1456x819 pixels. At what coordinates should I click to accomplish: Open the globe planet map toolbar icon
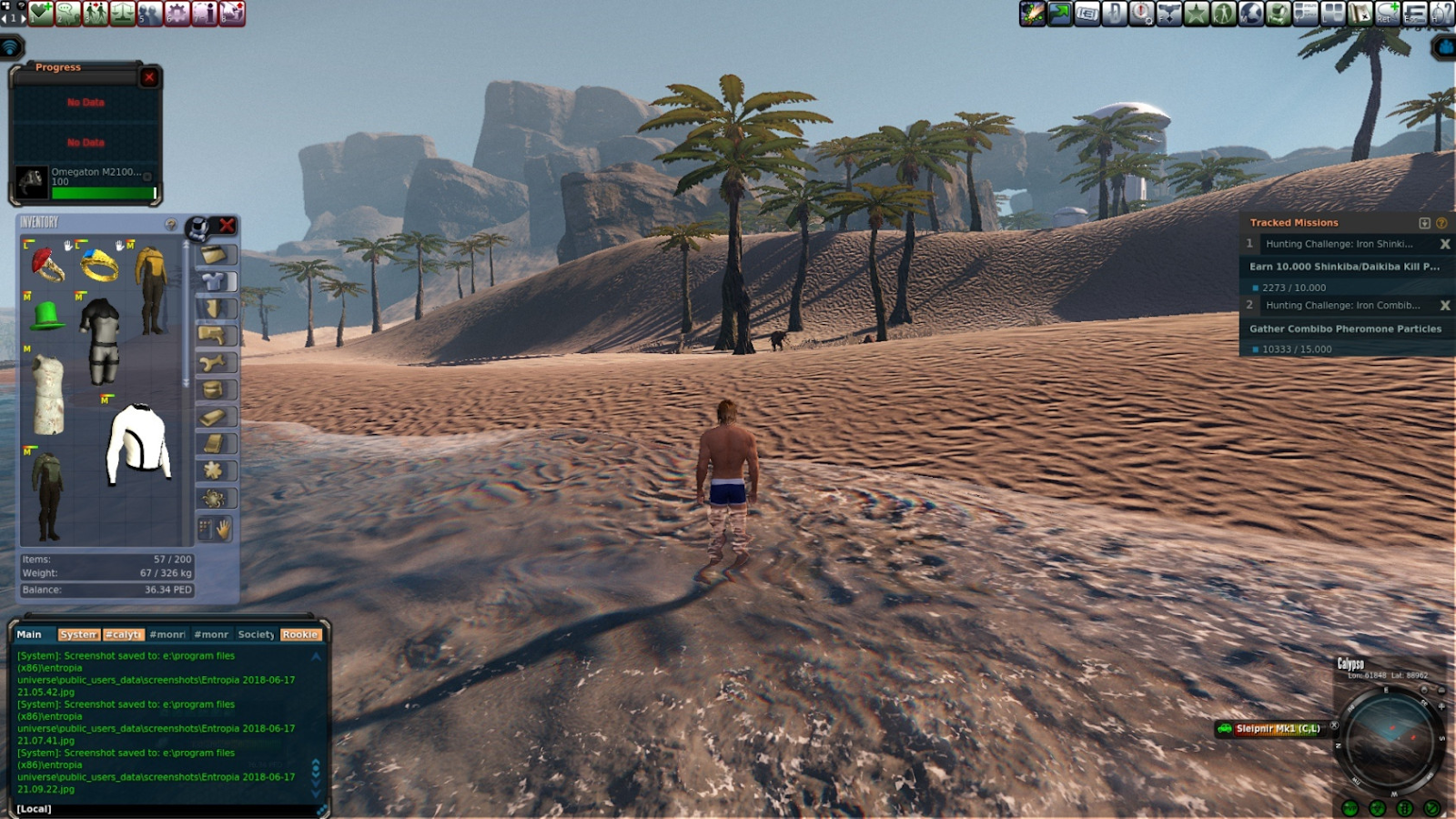coord(1250,13)
